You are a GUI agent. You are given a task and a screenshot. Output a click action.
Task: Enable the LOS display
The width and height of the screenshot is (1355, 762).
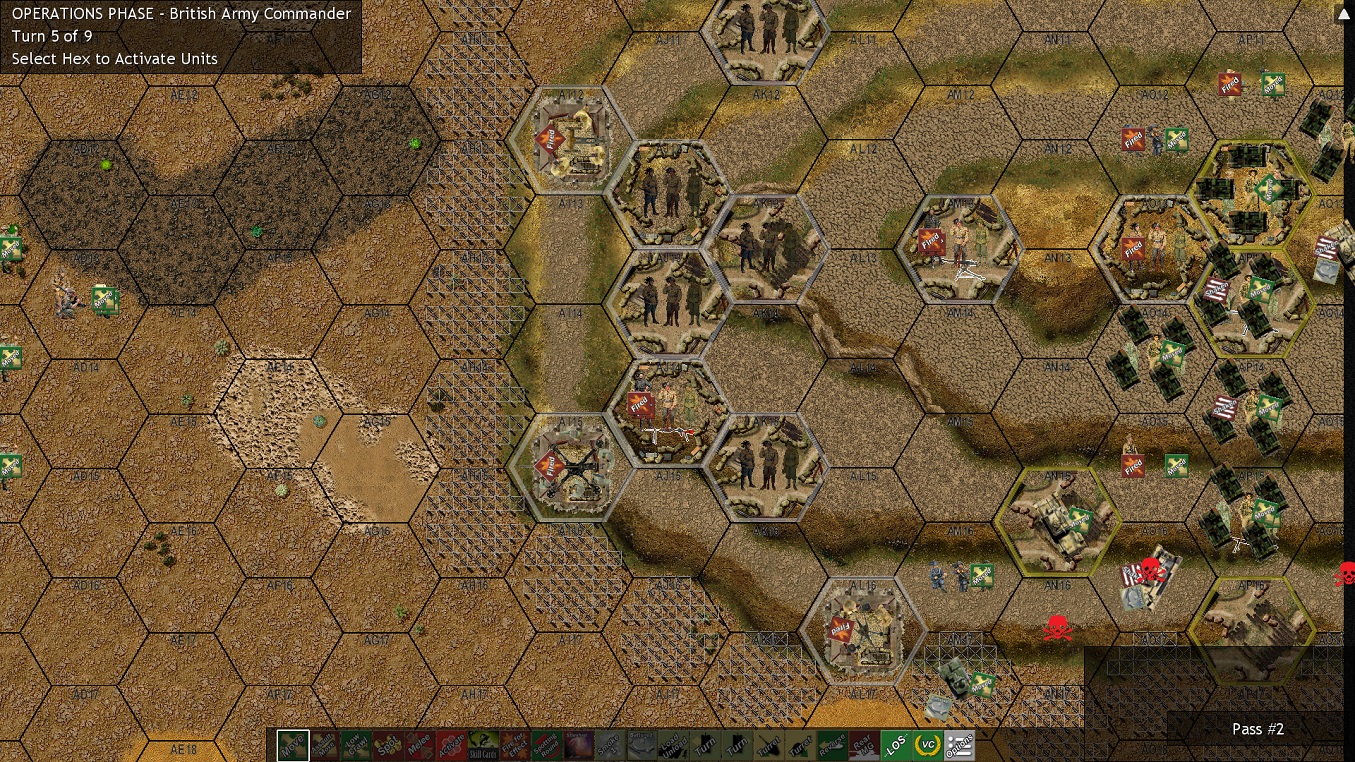pos(896,746)
